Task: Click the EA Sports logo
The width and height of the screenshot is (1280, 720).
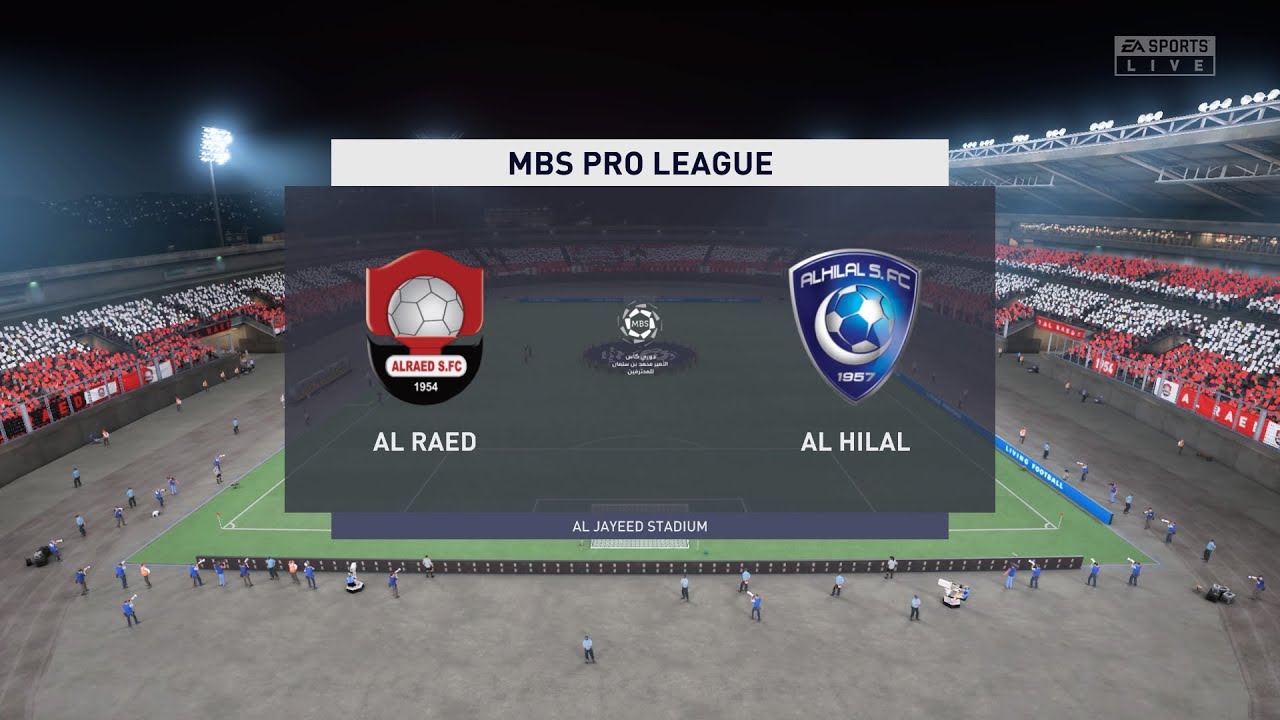Action: click(1164, 44)
